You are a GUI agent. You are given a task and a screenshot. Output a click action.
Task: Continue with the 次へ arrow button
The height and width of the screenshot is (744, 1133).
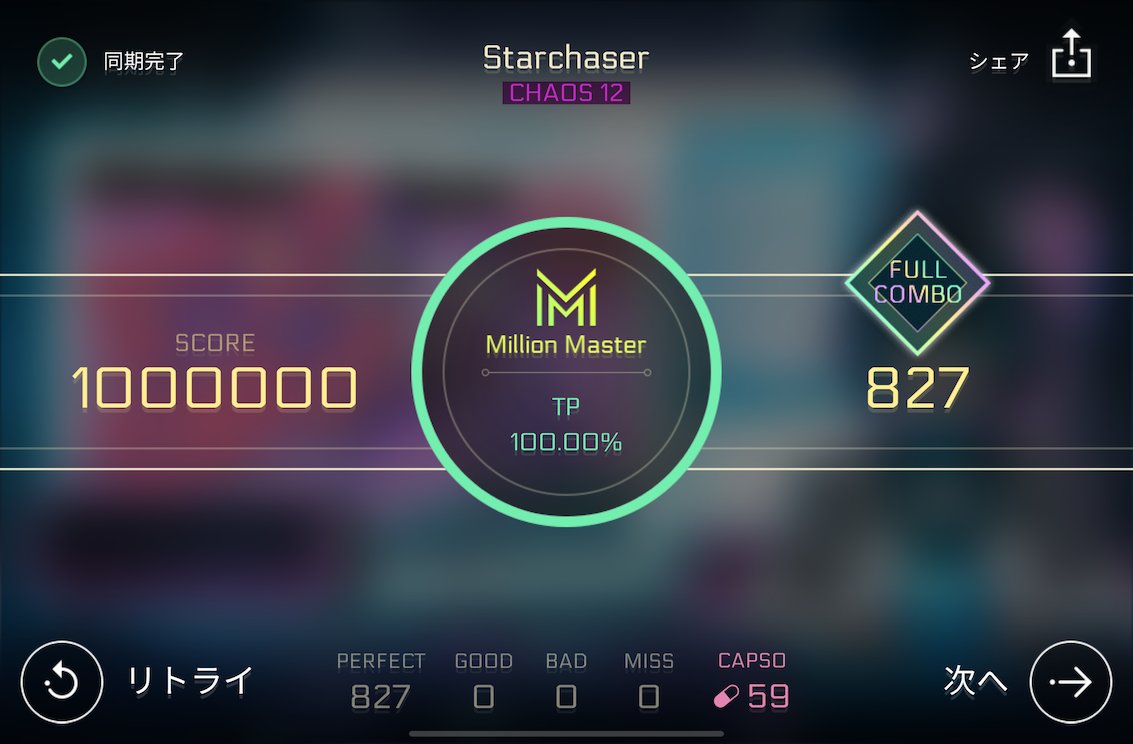(1070, 682)
